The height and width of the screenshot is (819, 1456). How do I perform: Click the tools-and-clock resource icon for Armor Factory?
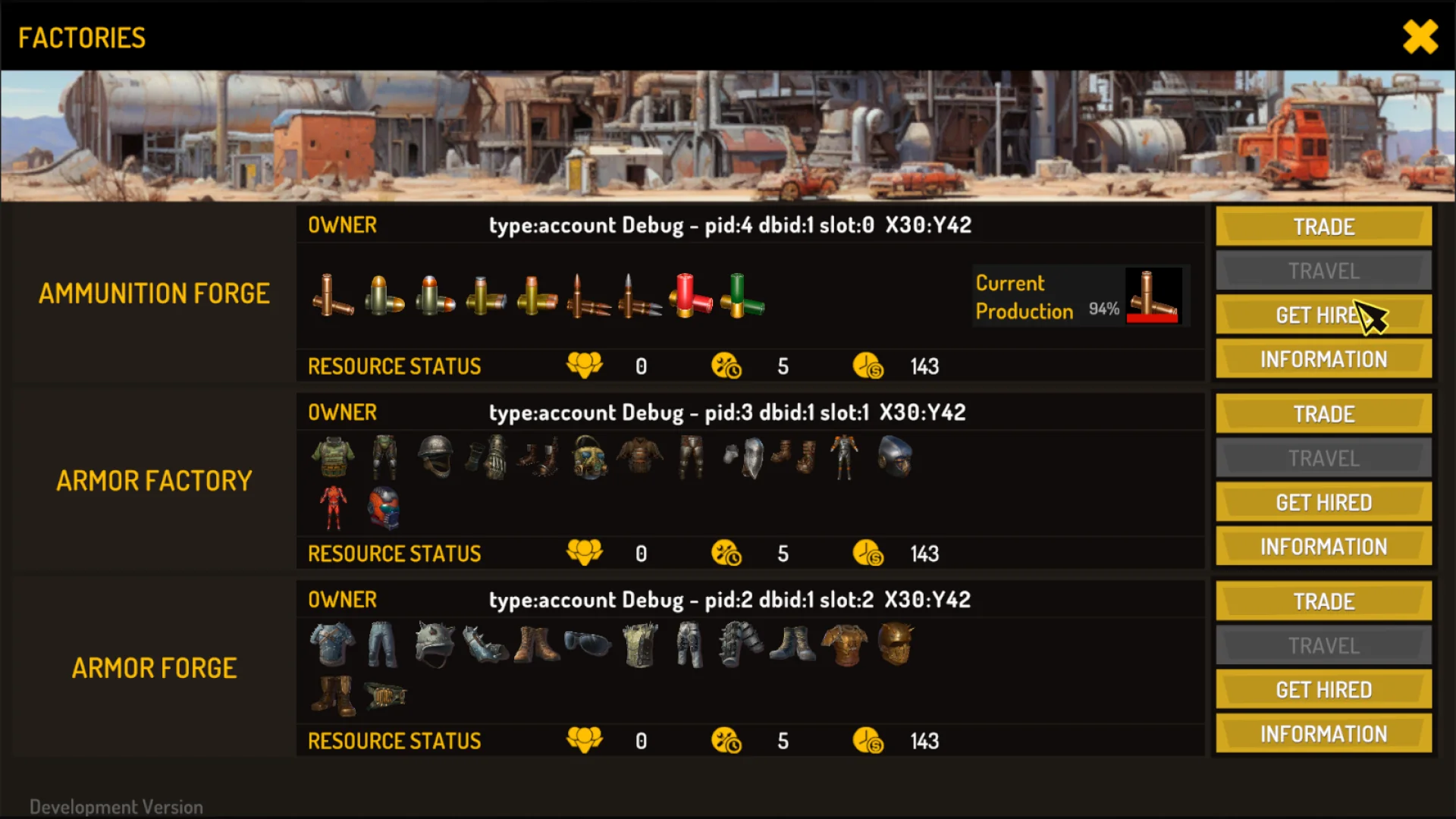coord(726,554)
